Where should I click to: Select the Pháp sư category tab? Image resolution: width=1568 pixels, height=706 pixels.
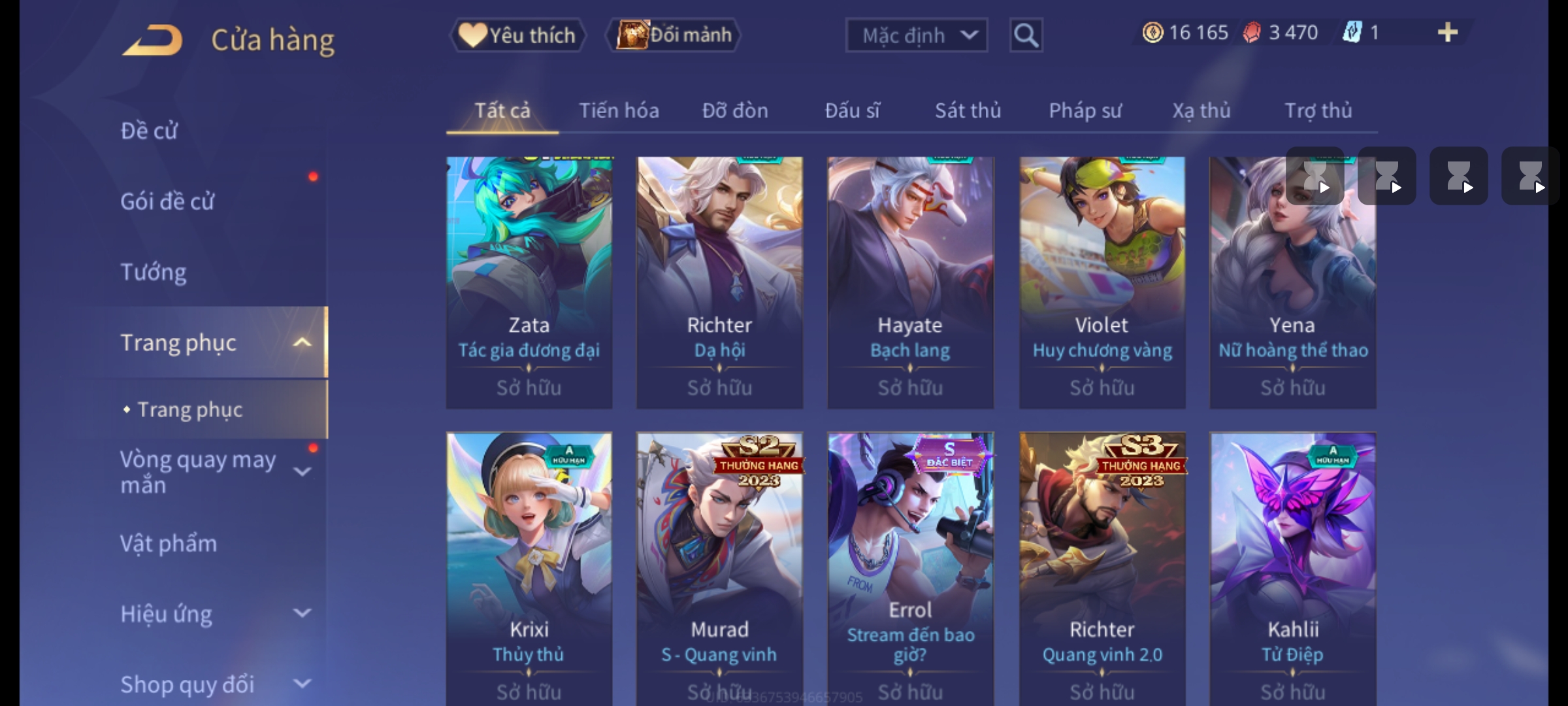[1085, 110]
